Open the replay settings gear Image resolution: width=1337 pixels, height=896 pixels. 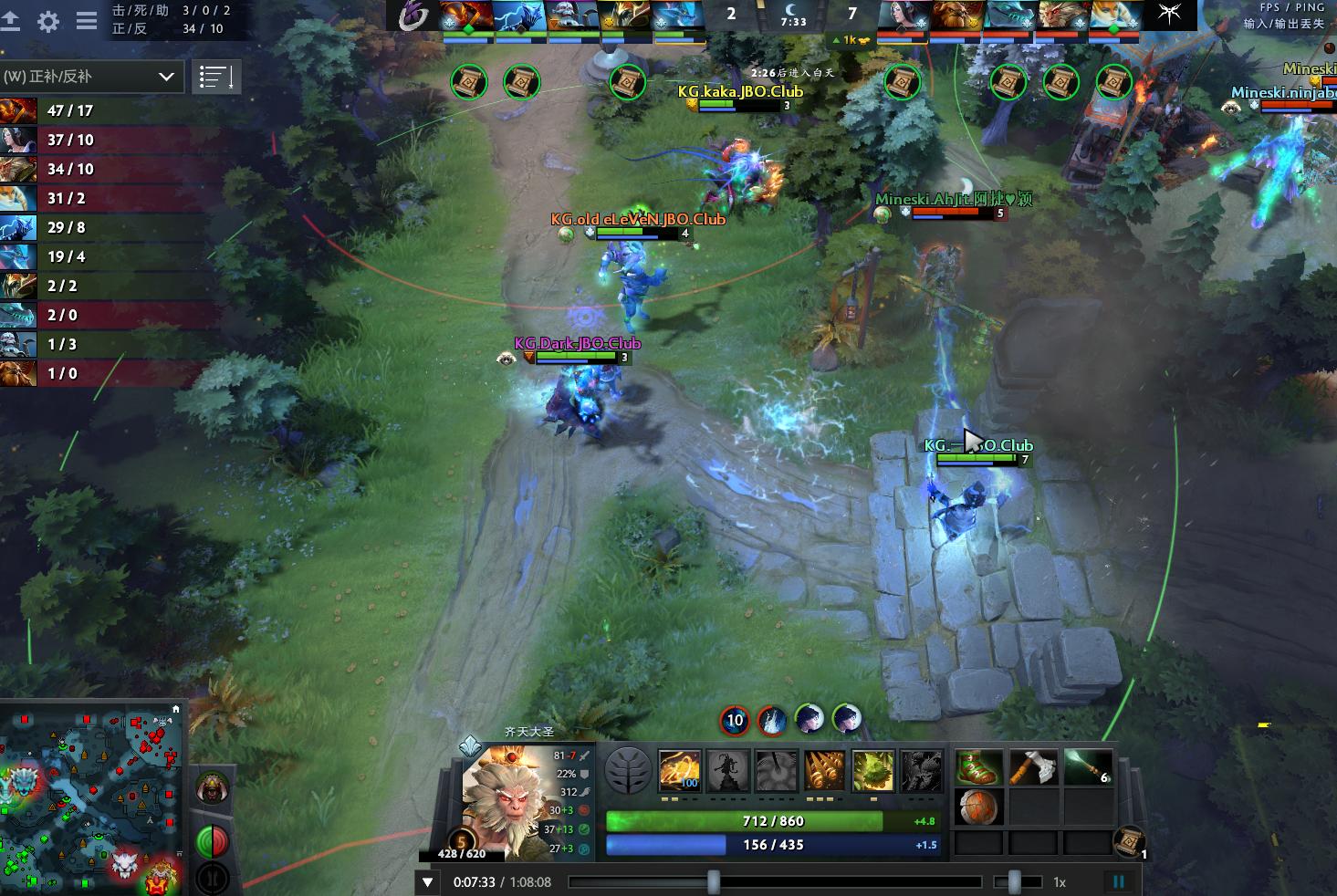pos(48,22)
